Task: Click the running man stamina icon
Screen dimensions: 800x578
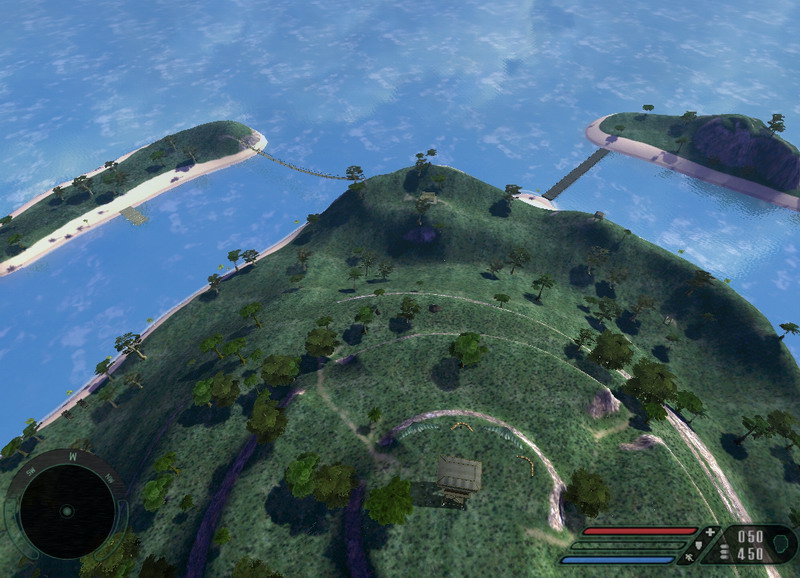Action: (689, 558)
